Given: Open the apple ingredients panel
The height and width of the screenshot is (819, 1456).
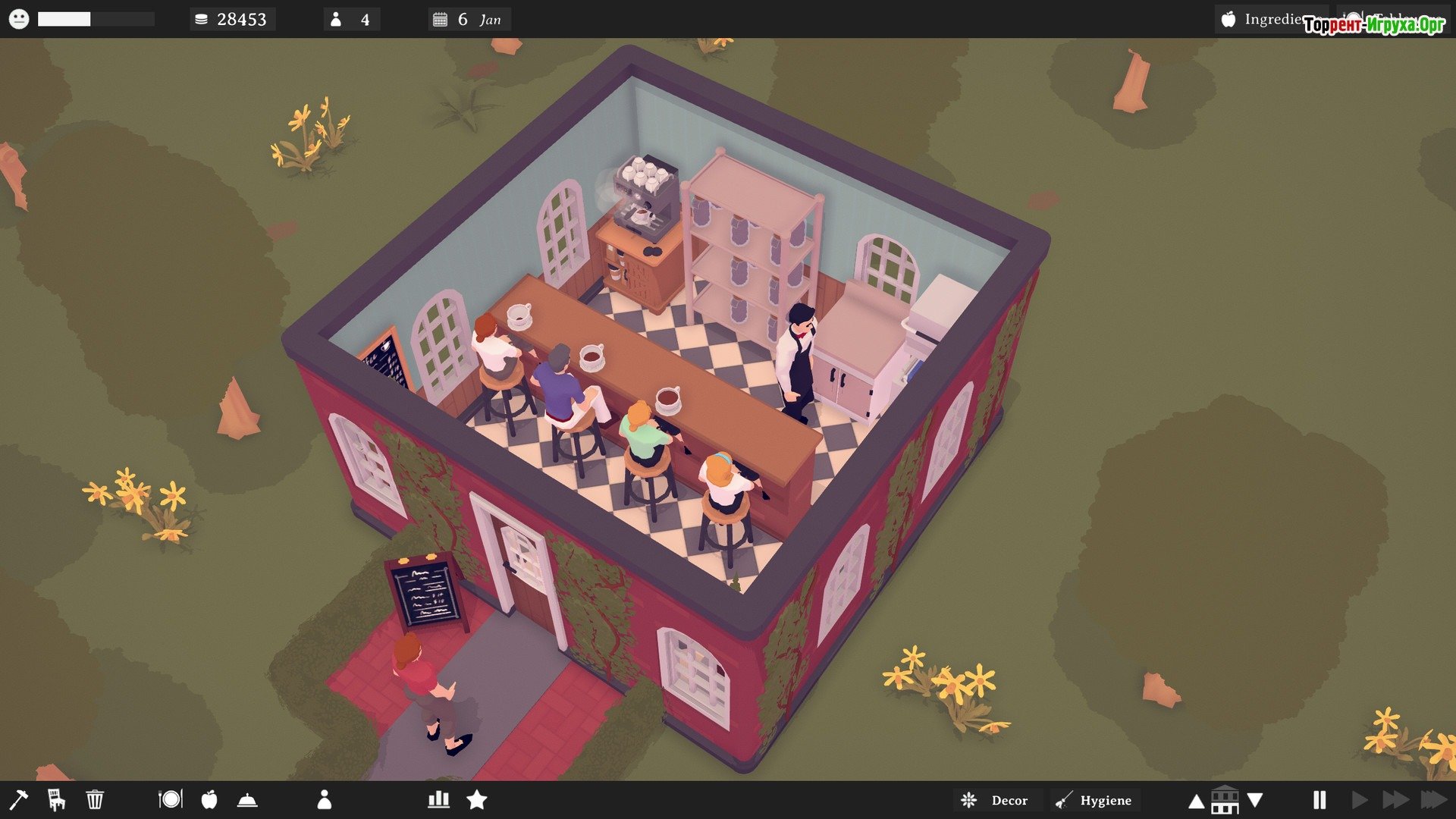Looking at the screenshot, I should 209,799.
